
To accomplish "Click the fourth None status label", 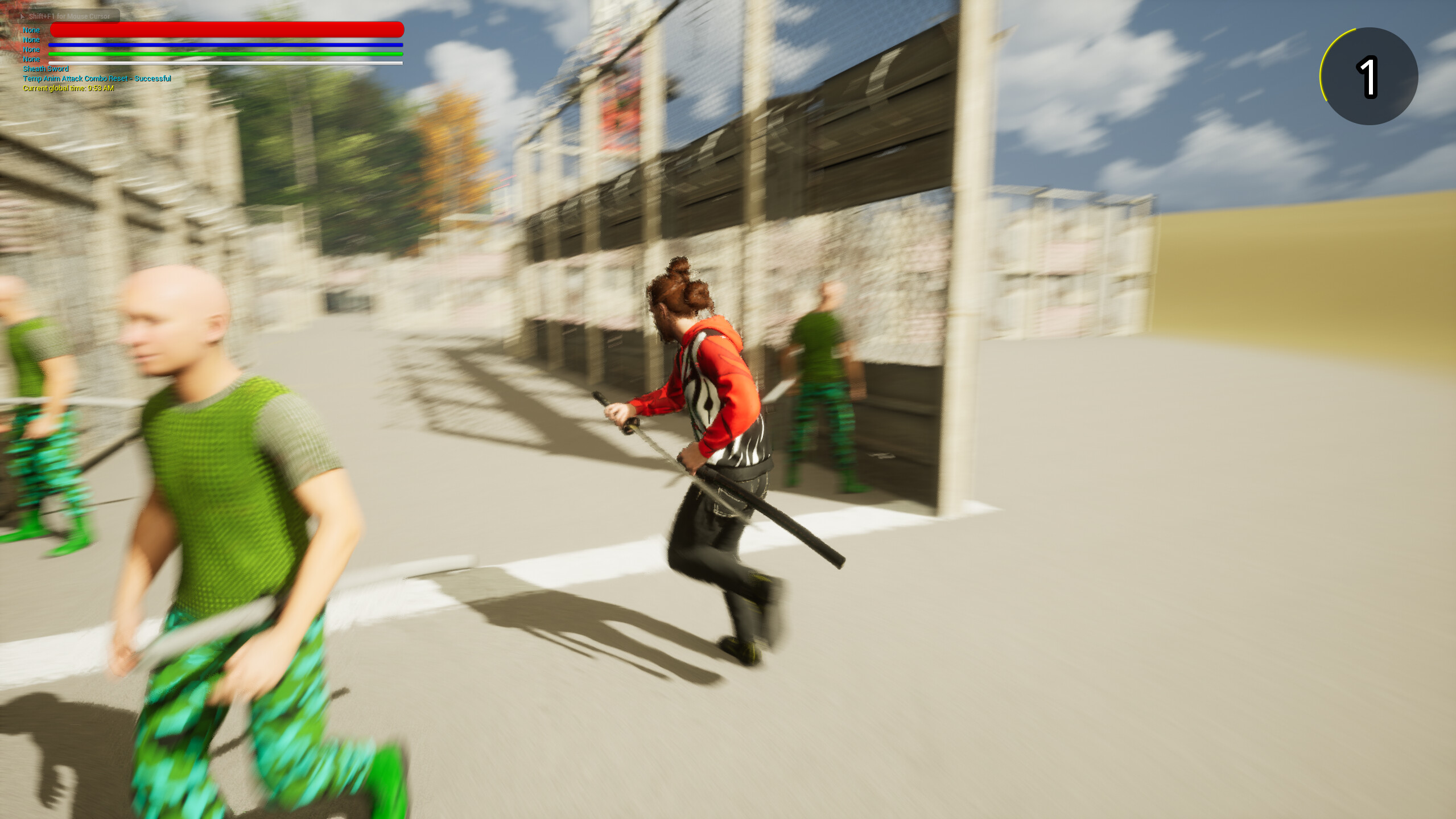I will [31, 59].
